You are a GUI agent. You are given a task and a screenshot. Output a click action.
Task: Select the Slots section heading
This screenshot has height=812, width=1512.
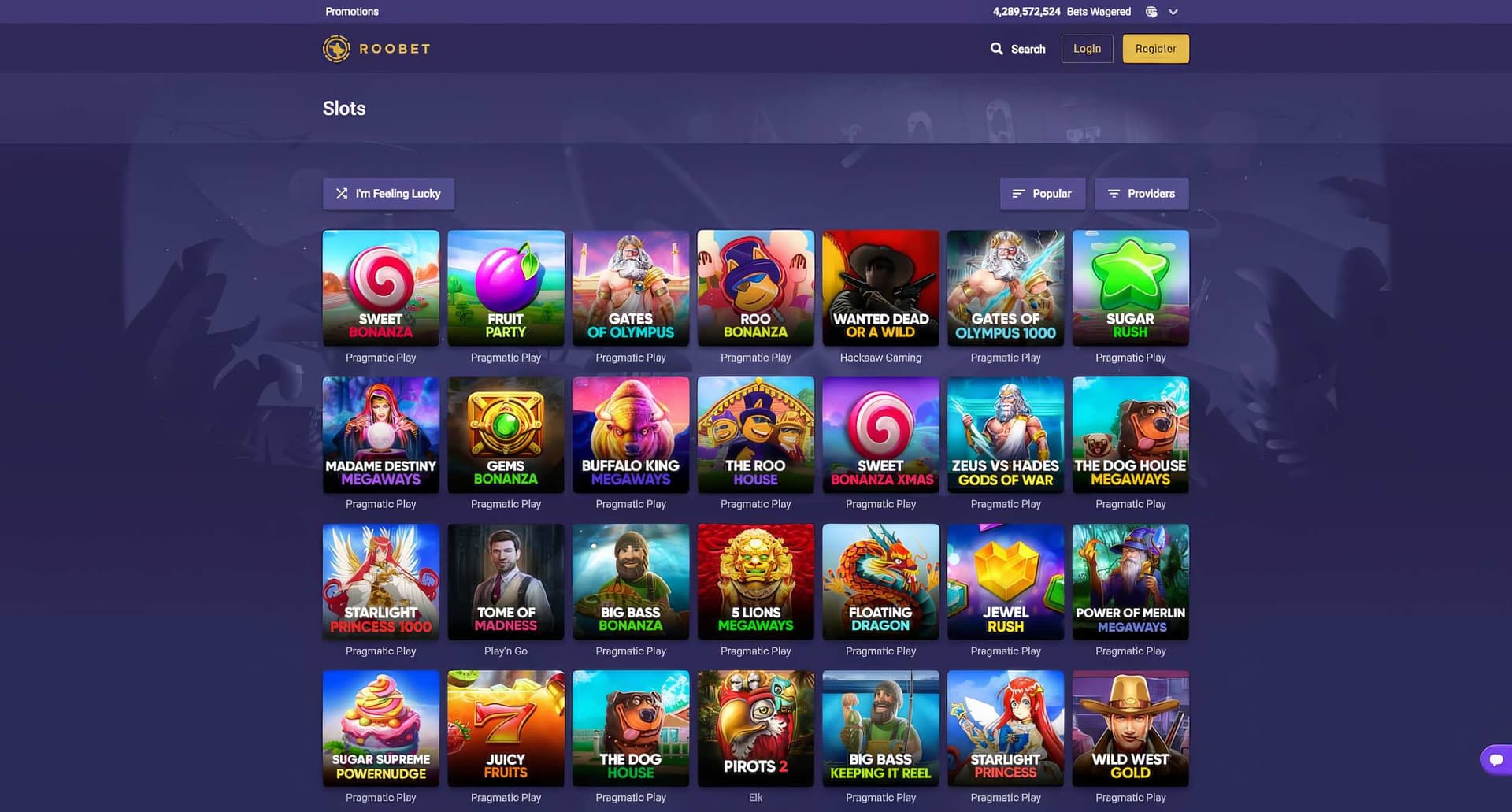pyautogui.click(x=344, y=109)
